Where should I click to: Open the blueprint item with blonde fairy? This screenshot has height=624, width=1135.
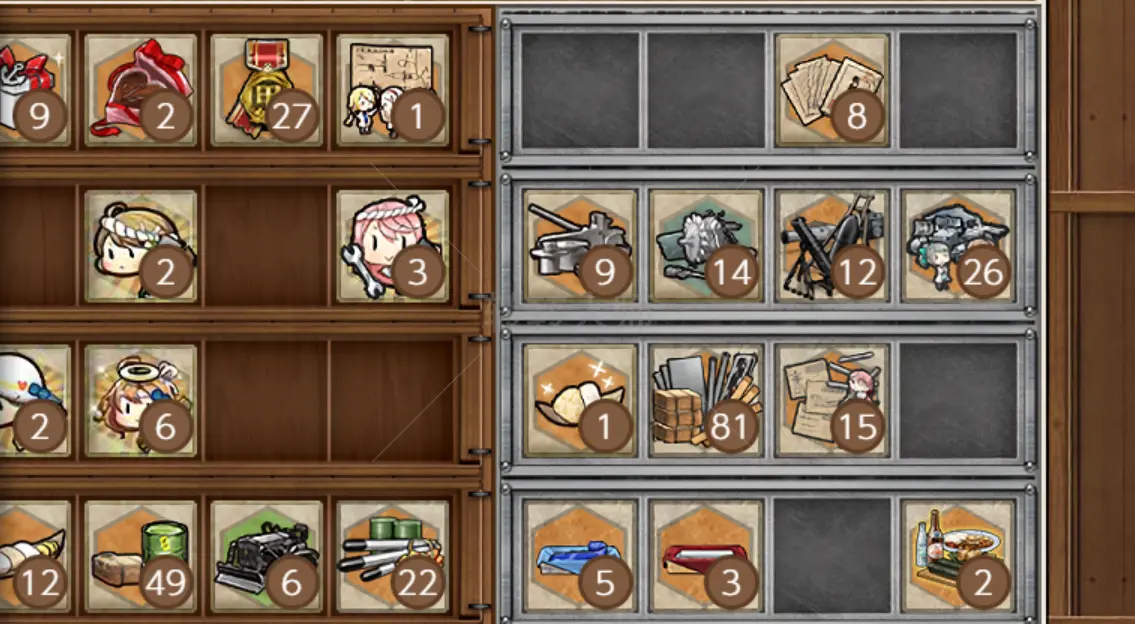click(392, 90)
